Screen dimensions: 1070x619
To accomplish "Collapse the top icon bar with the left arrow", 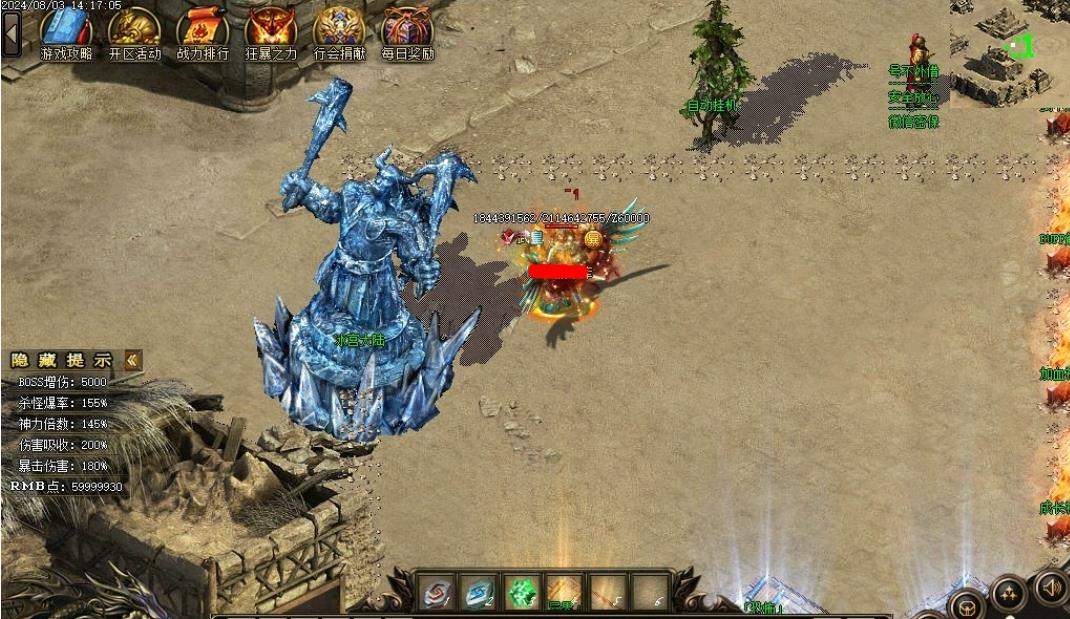I will click(11, 34).
